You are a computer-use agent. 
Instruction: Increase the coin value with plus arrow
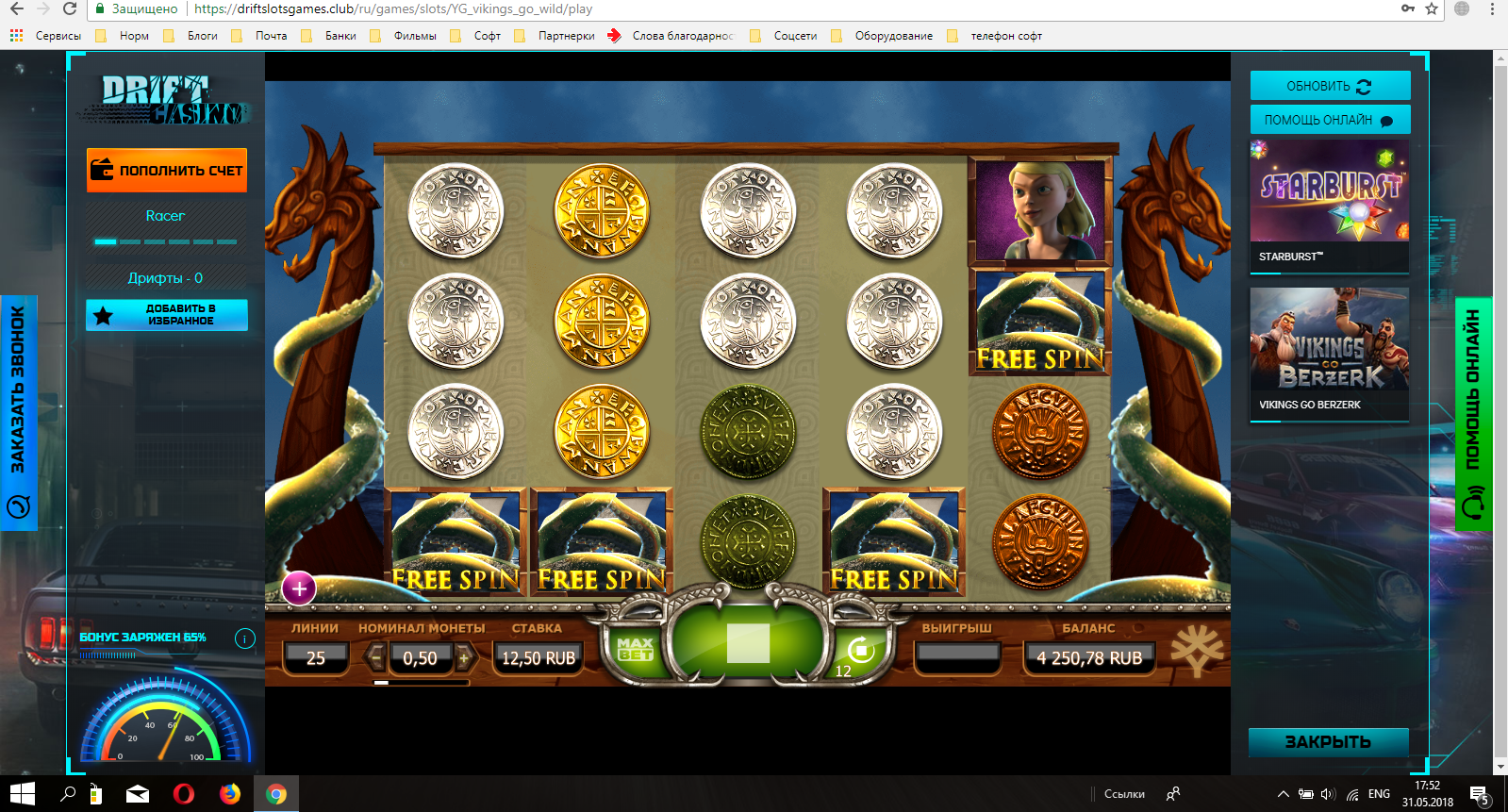(463, 657)
